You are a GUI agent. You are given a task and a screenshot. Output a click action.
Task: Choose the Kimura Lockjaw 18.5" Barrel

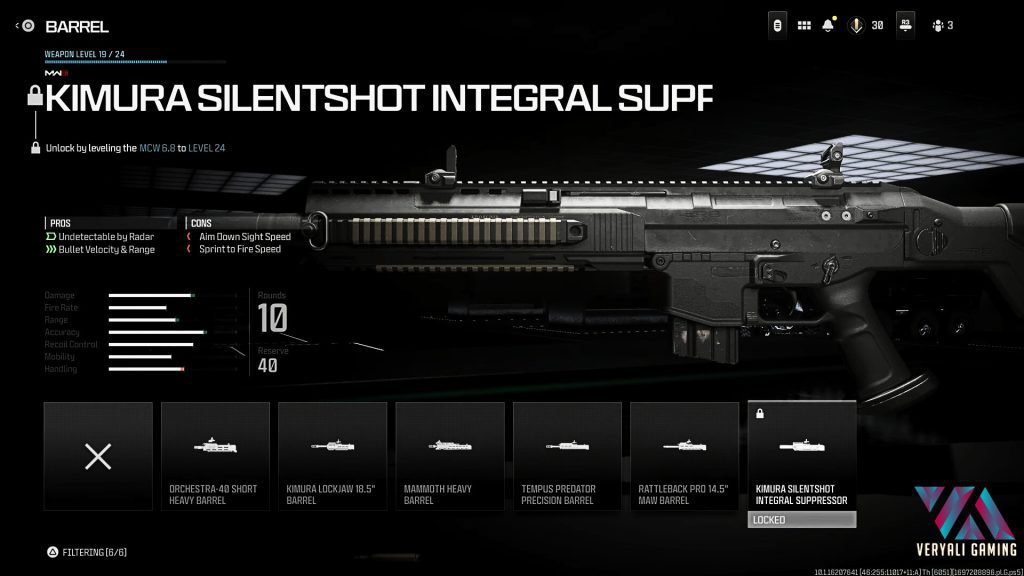click(332, 455)
